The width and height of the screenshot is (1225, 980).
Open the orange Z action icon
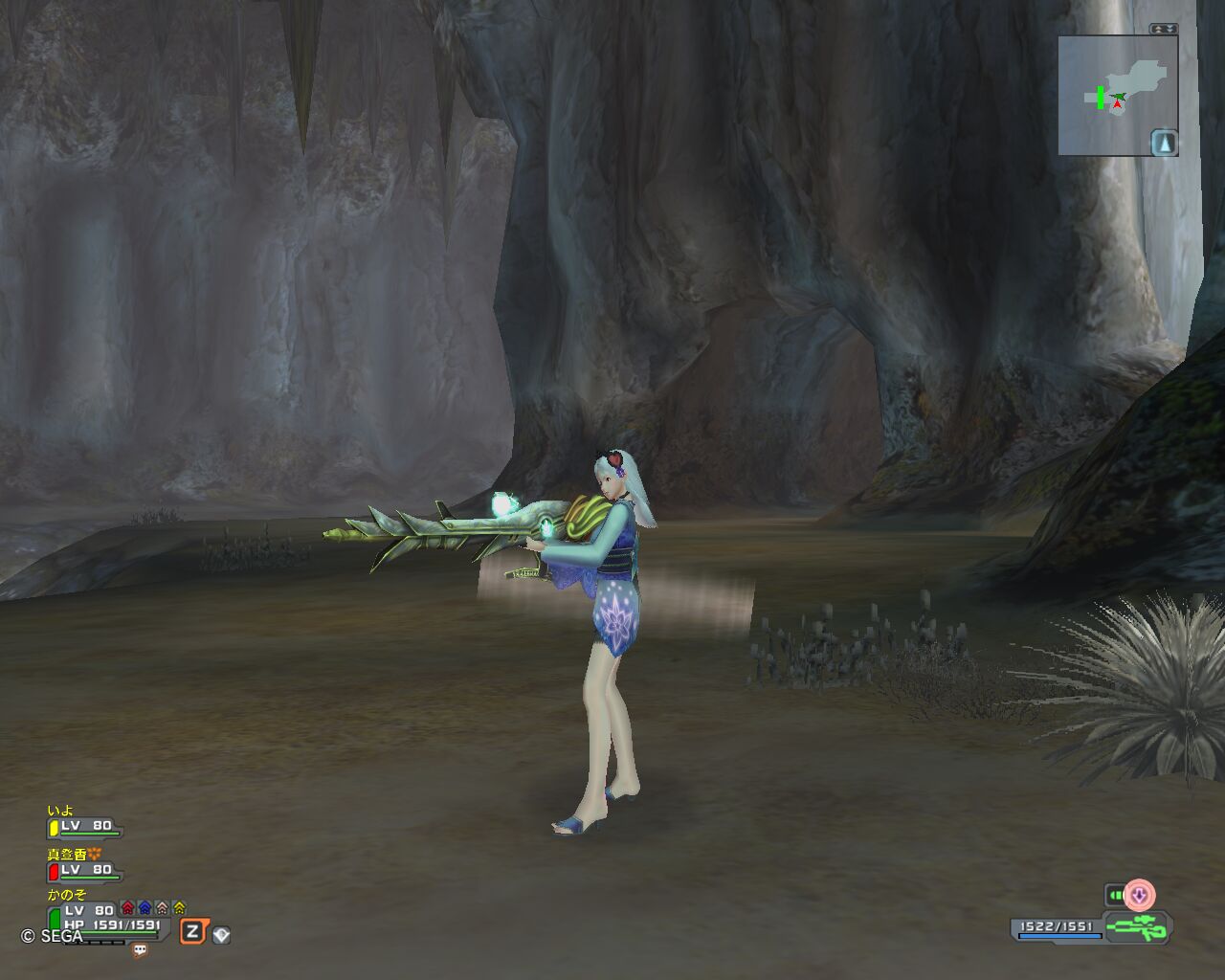[x=193, y=931]
